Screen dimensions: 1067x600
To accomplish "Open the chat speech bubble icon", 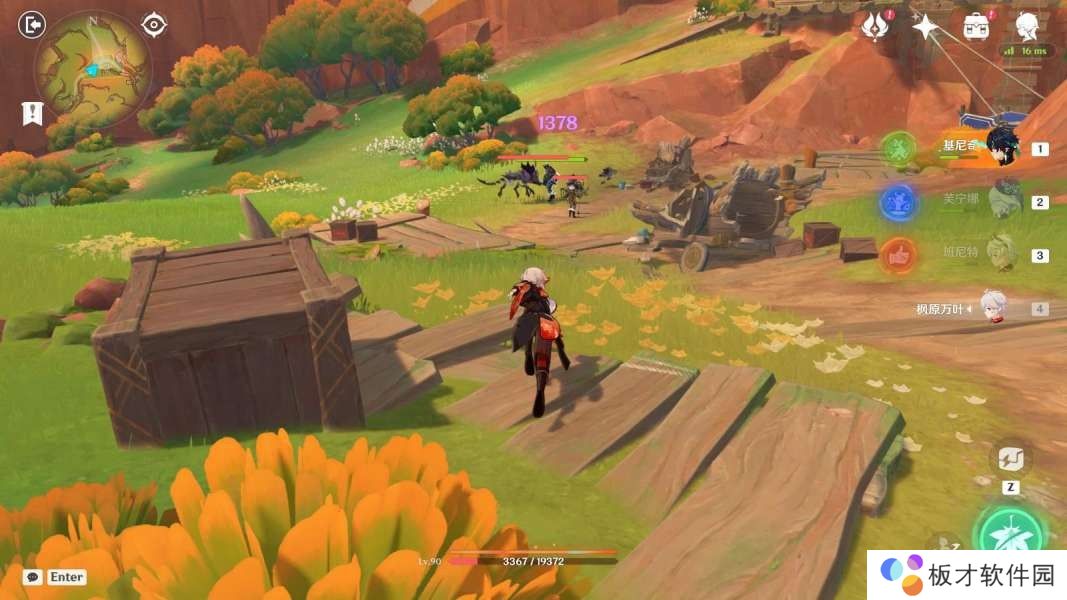I will click(33, 577).
